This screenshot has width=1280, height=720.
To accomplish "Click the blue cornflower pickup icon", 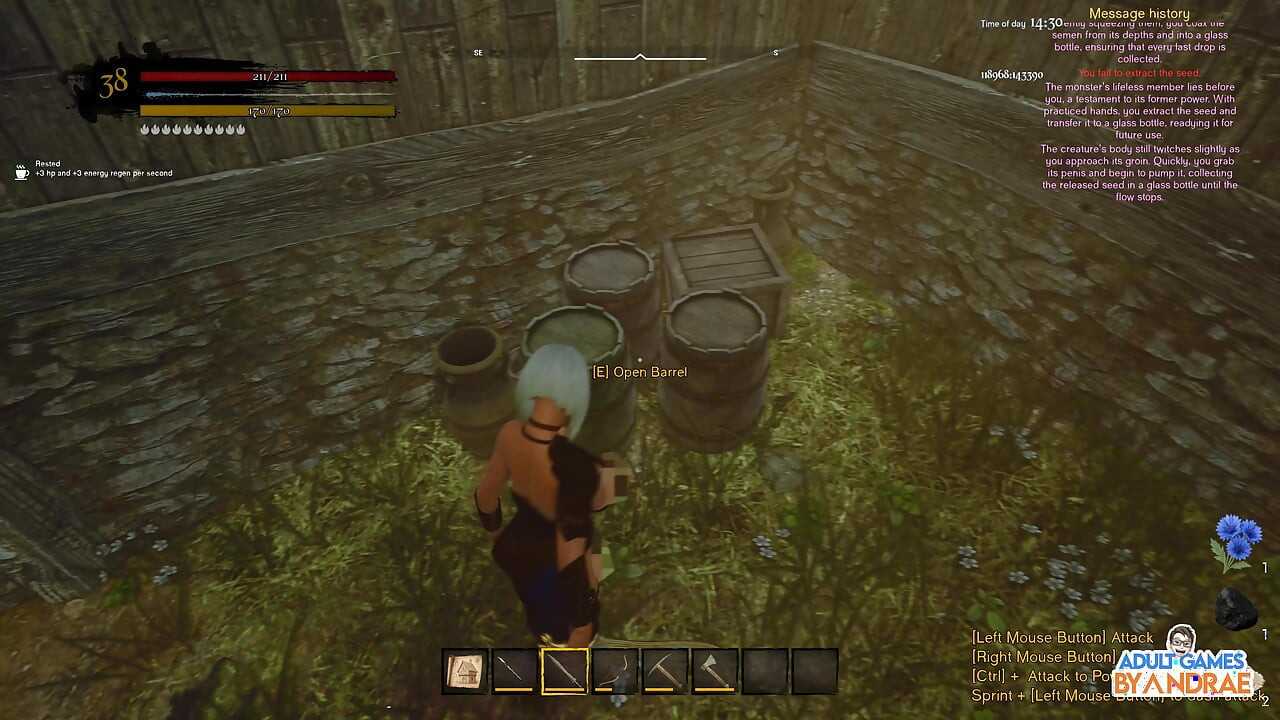I will tap(1236, 542).
